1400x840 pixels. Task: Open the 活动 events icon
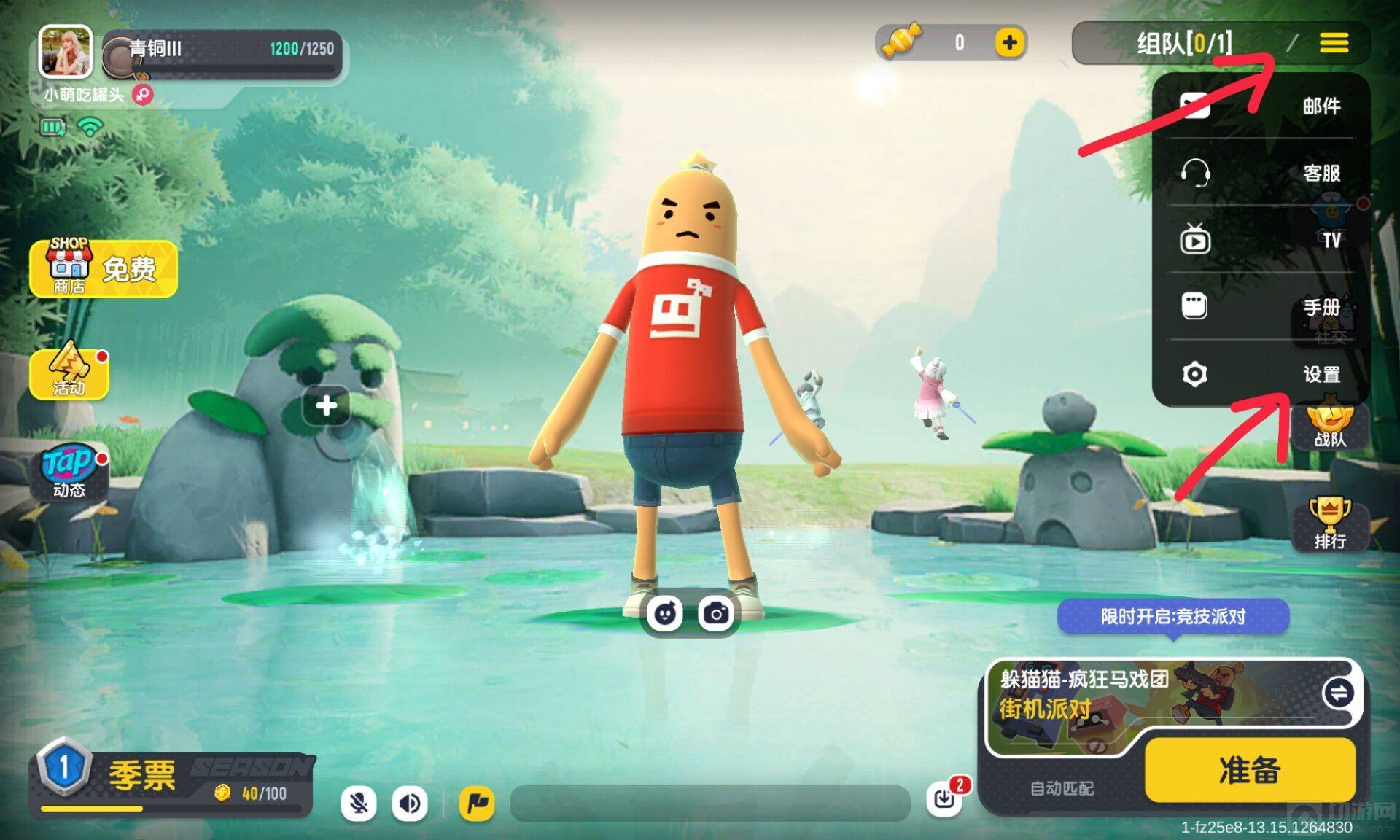[x=69, y=372]
